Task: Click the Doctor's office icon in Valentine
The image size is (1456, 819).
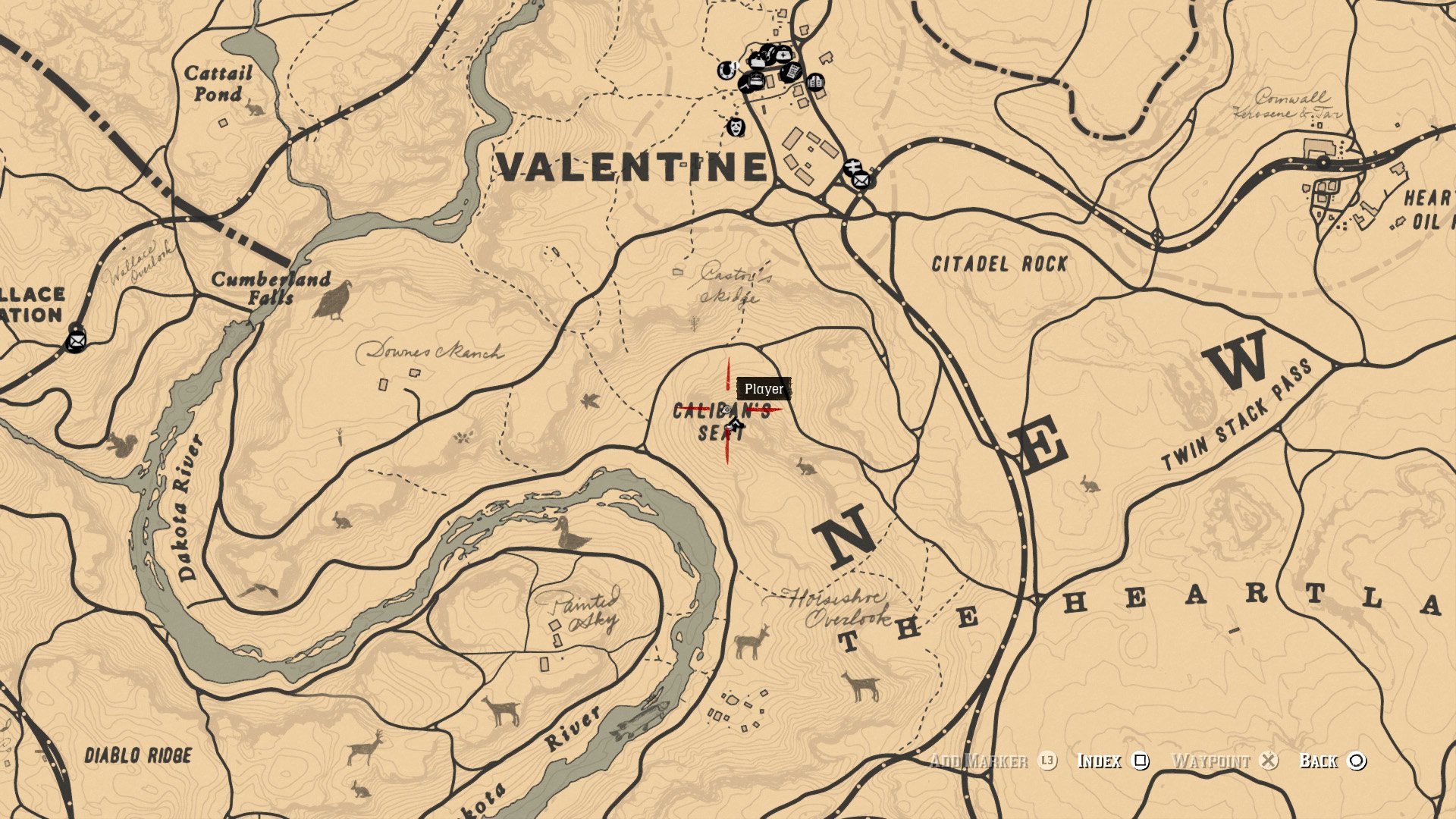Action: (x=783, y=55)
